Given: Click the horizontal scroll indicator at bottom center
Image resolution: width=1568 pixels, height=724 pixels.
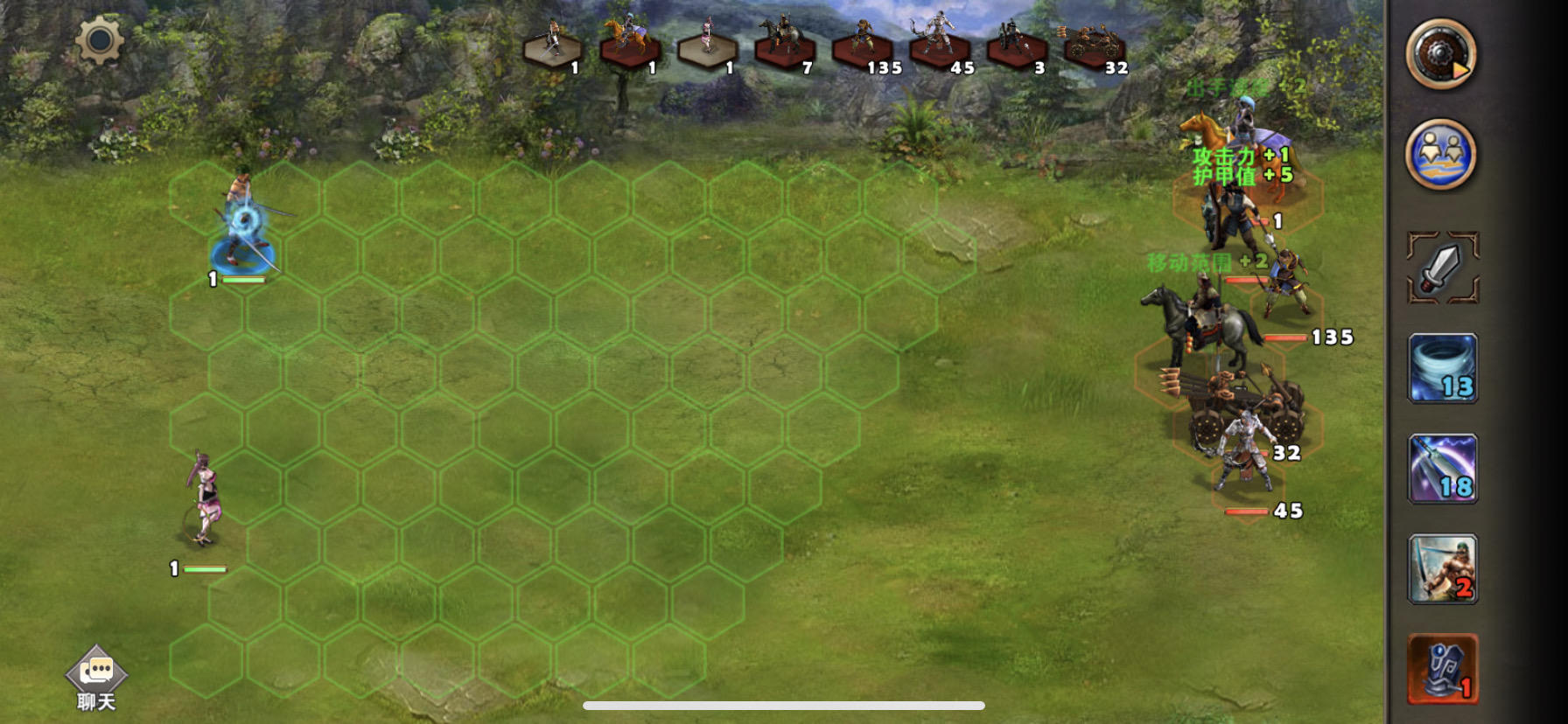Looking at the screenshot, I should point(784,704).
